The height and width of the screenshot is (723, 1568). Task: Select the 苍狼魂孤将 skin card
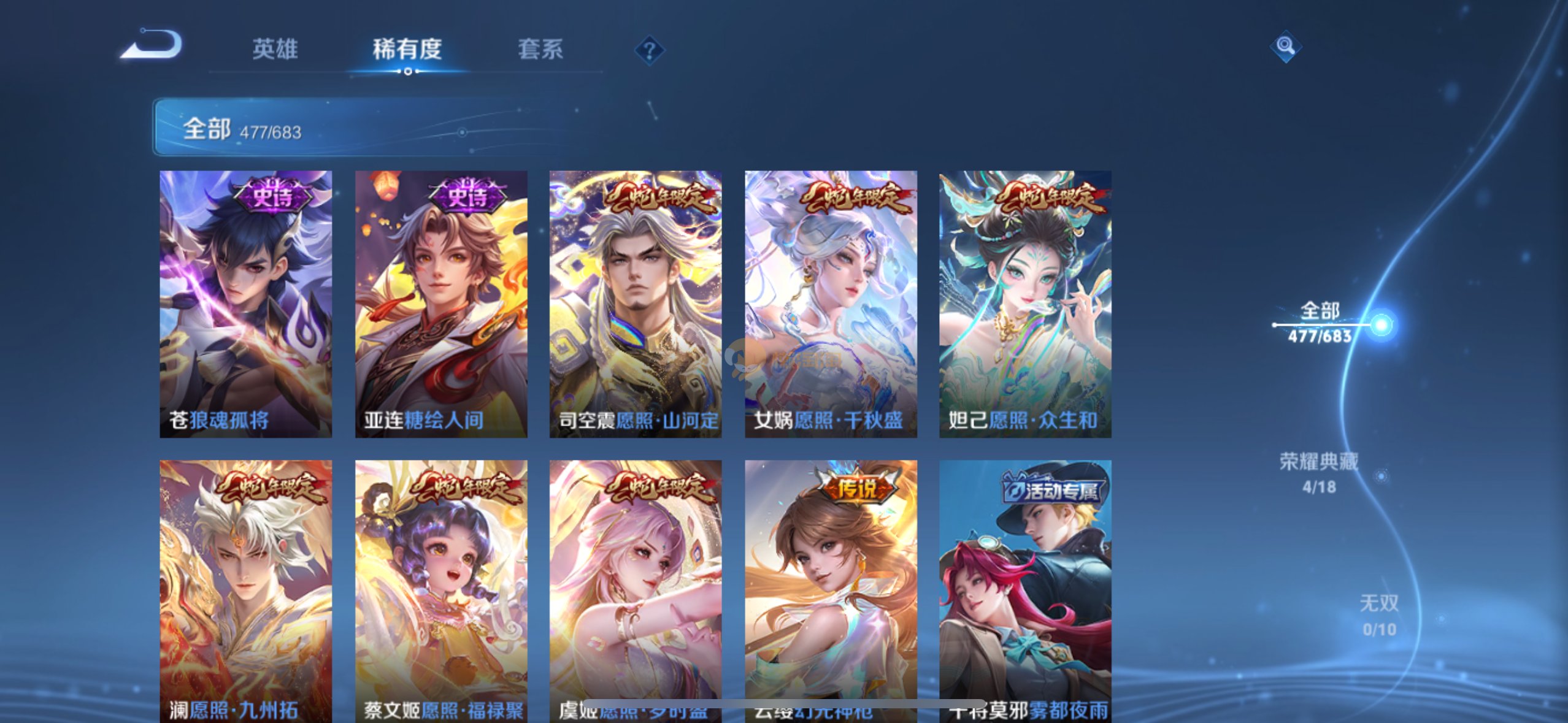coord(245,304)
